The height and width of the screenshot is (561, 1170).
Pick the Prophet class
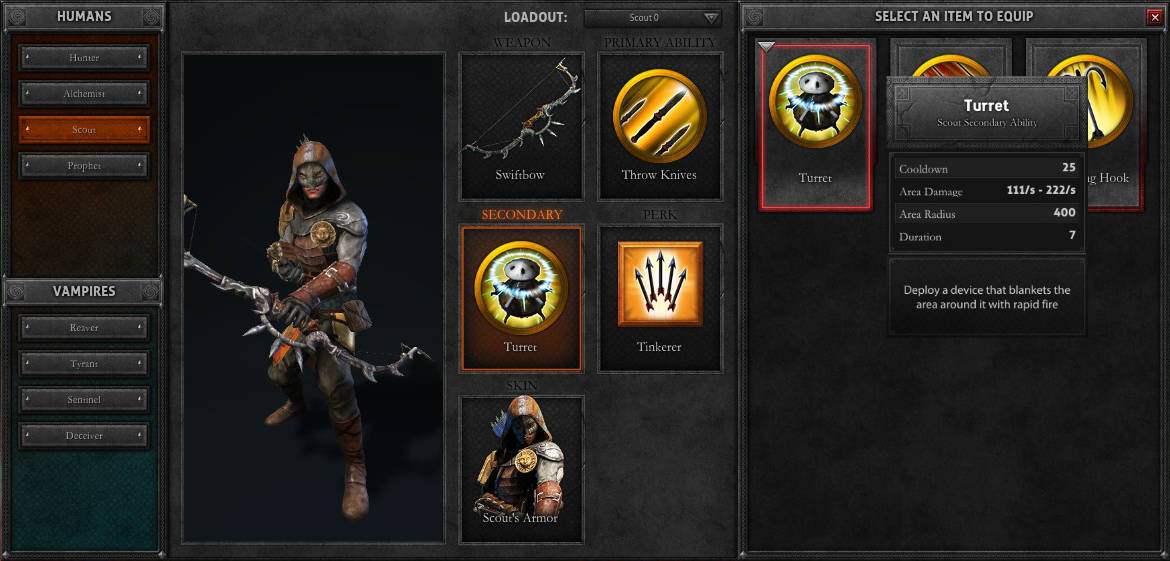[84, 165]
